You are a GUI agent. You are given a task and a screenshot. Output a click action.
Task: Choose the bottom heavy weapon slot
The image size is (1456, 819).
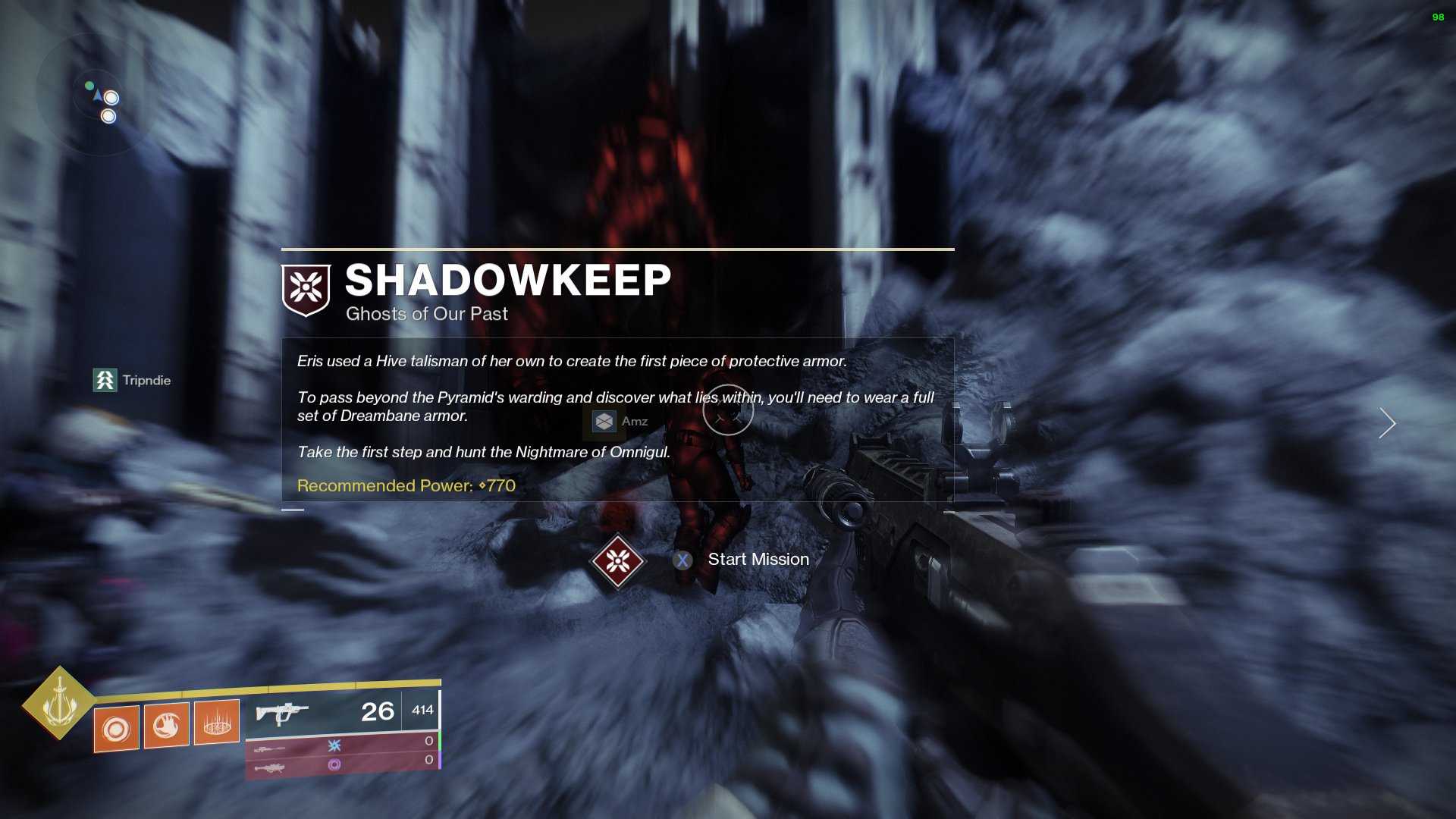click(341, 766)
